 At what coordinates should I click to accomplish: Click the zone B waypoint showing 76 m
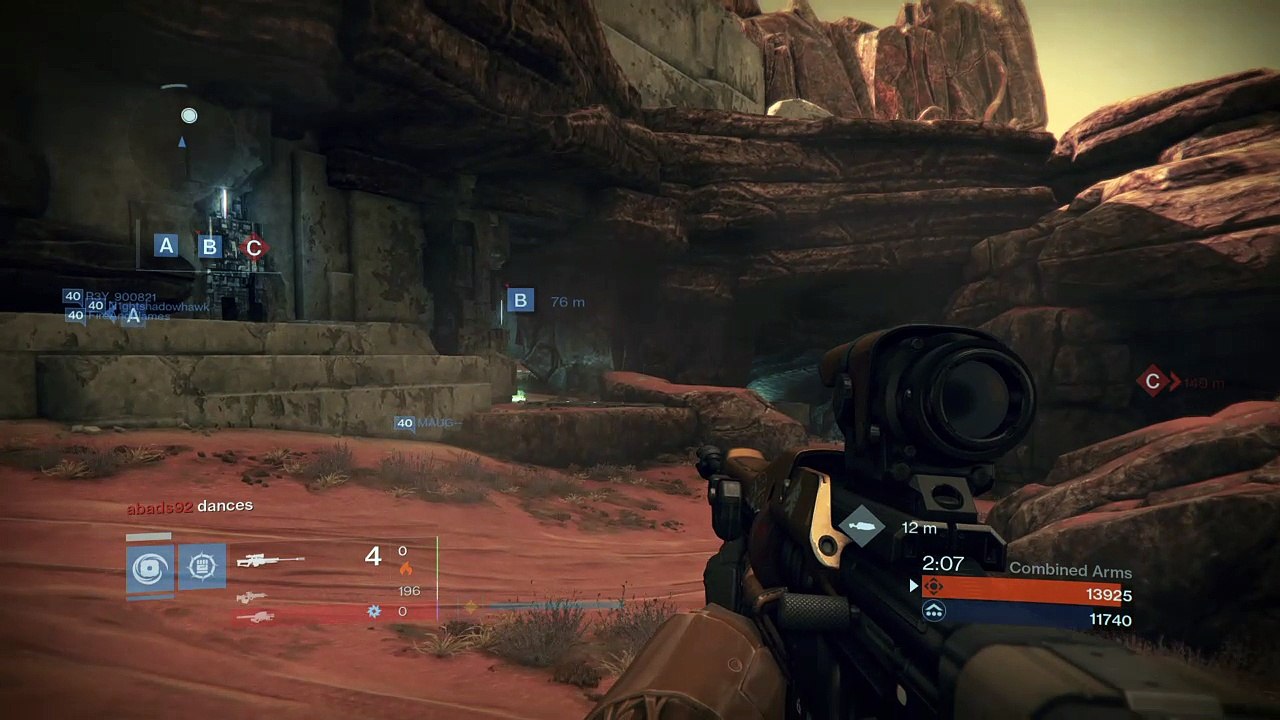[x=520, y=300]
